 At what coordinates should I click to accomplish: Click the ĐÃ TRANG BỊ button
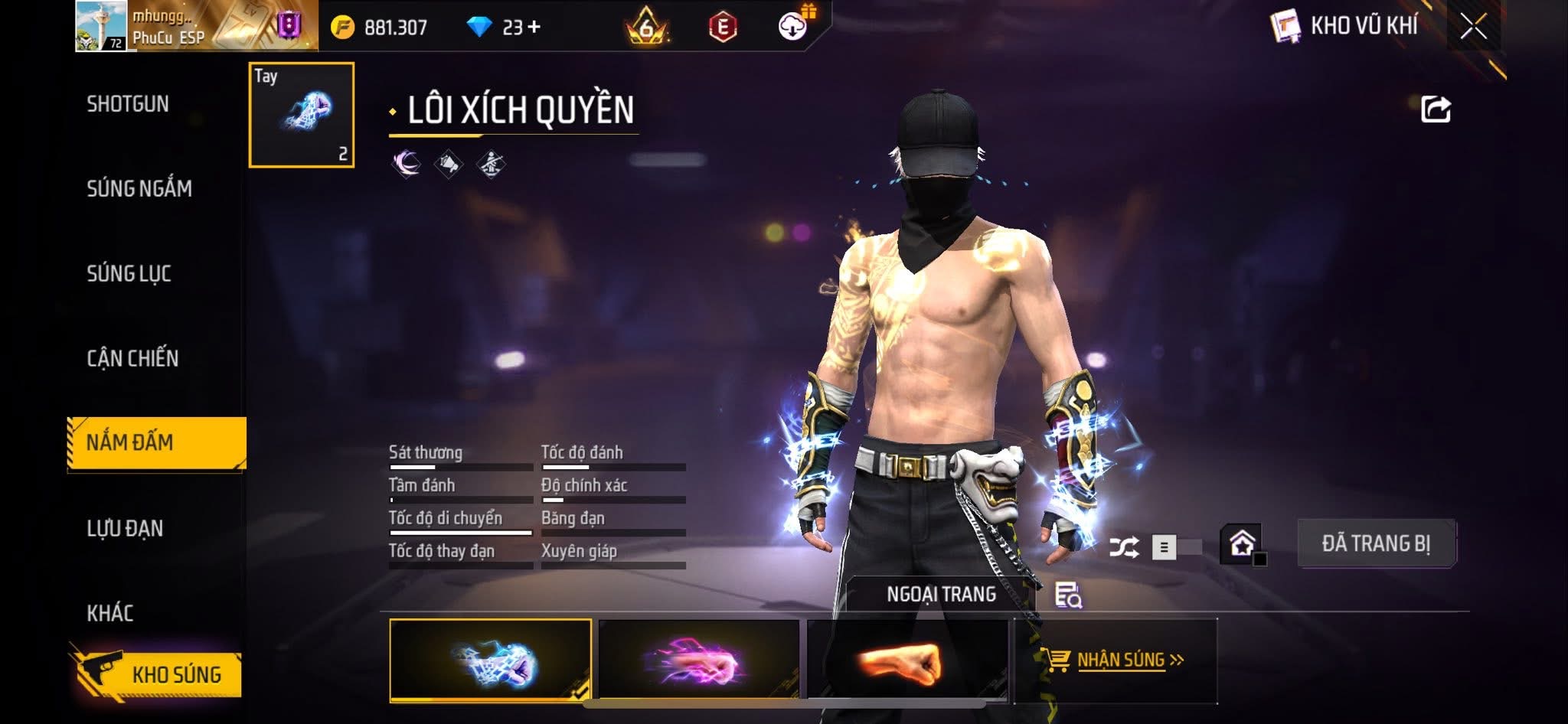(1376, 543)
